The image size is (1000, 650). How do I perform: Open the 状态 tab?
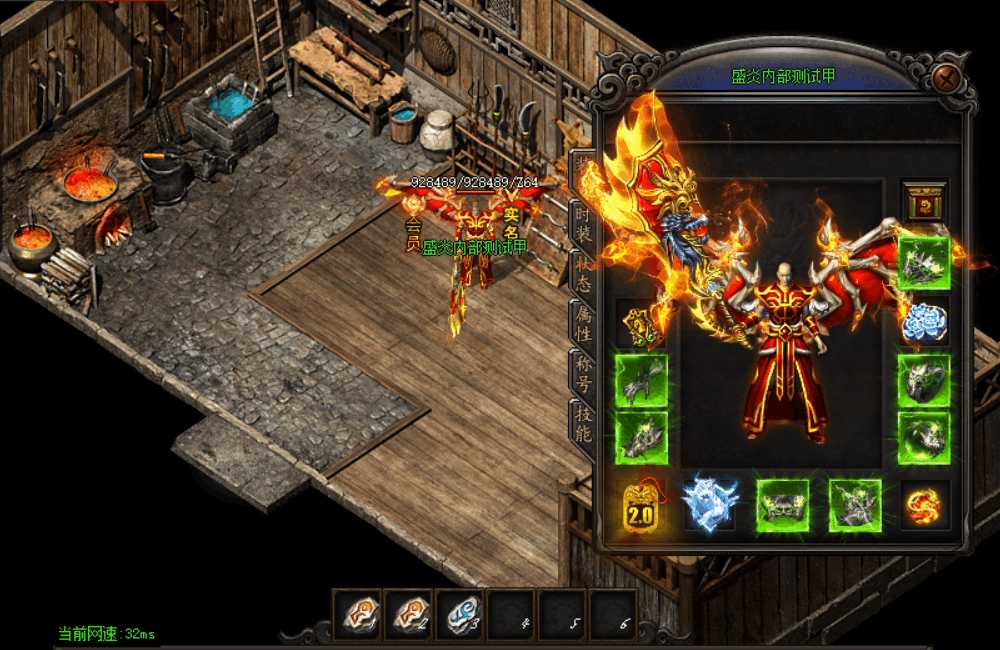click(x=581, y=273)
